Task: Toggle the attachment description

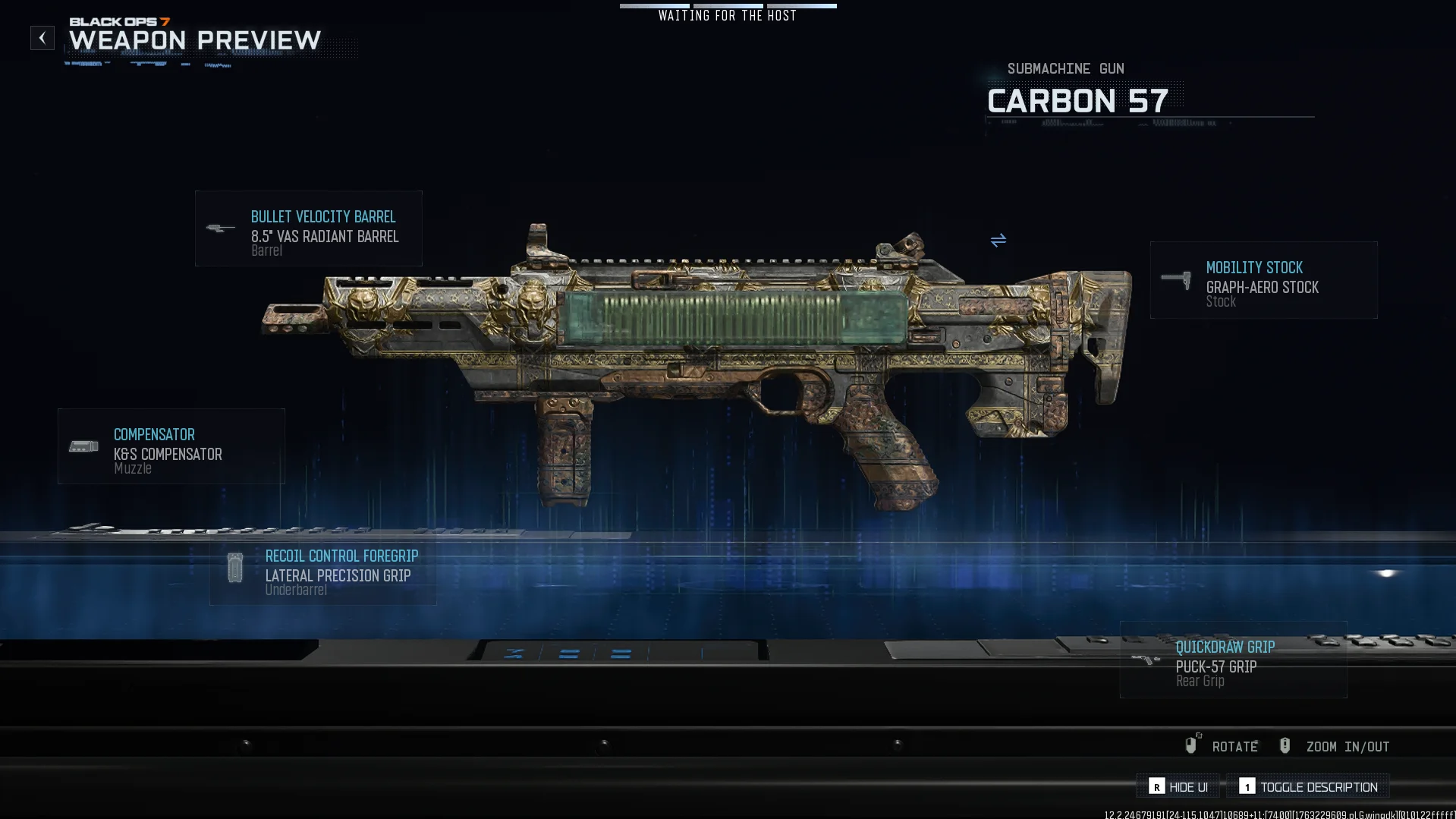Action: [x=1308, y=787]
